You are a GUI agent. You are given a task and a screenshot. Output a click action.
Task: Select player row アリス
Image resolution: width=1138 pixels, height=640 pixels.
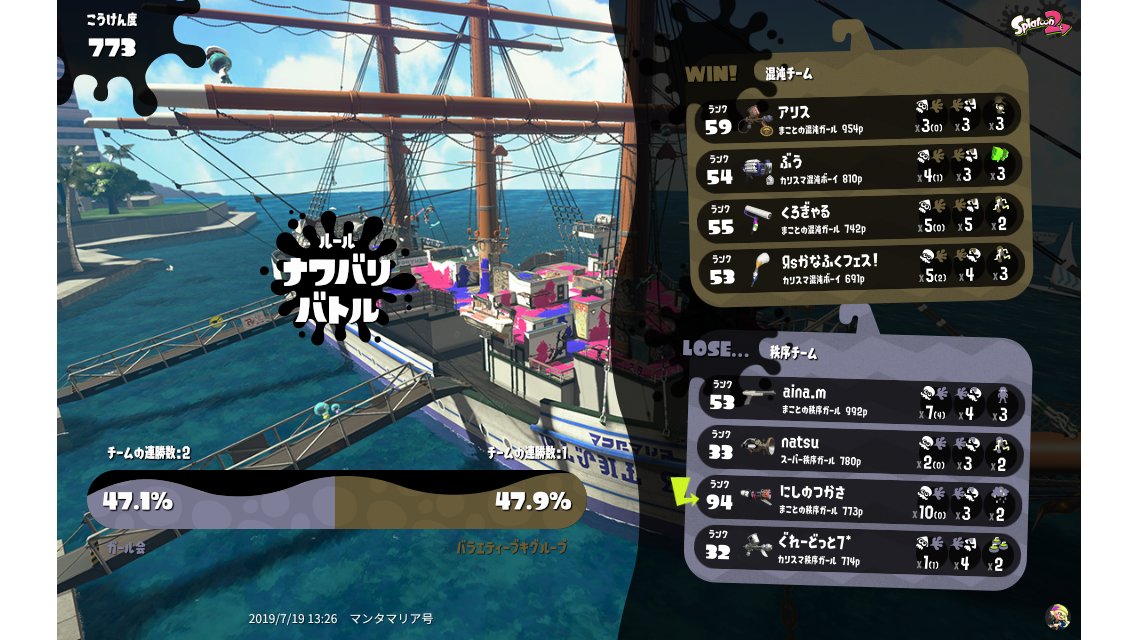(860, 116)
